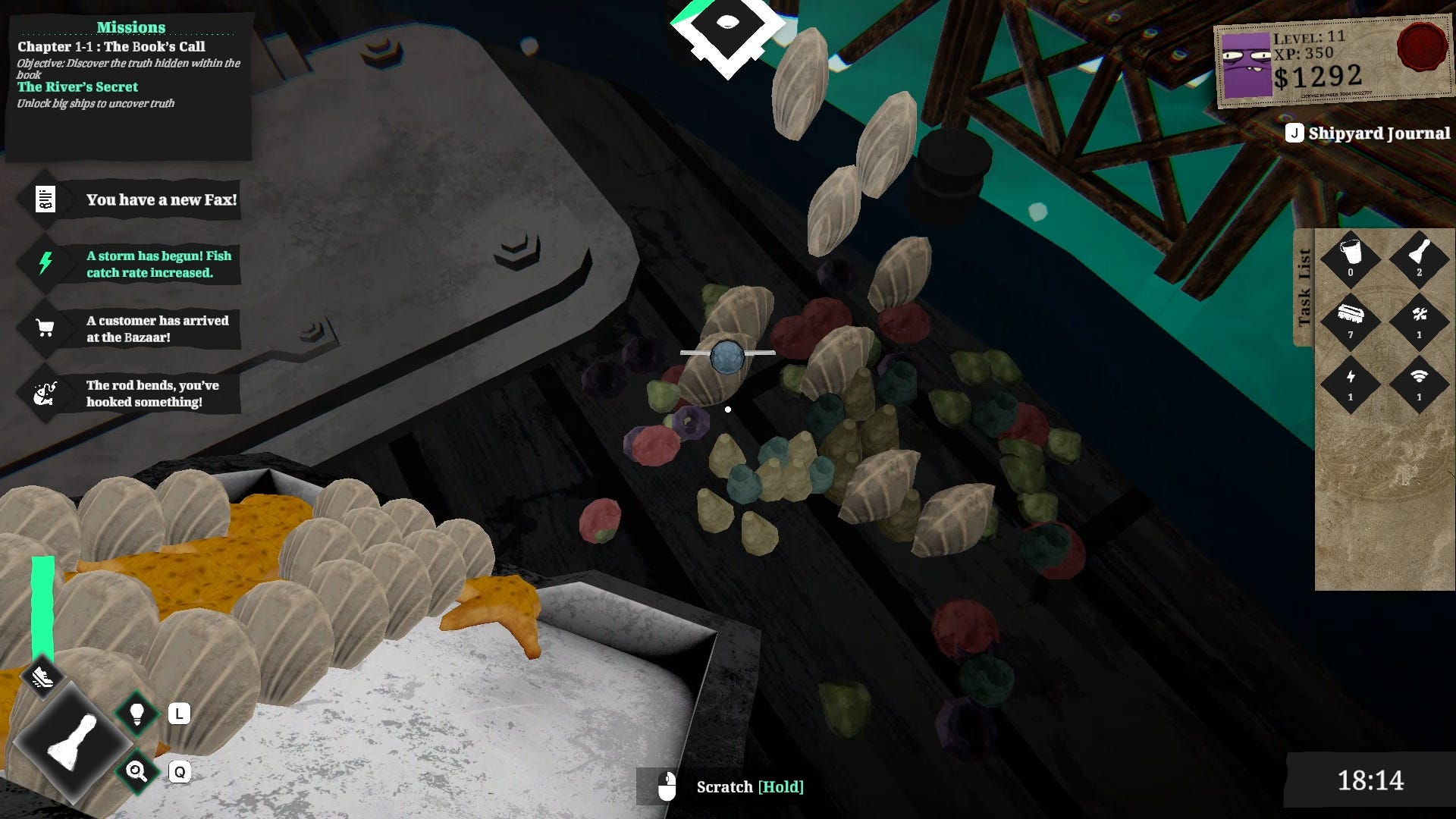Collapse the Task List side tab
Viewport: 1456px width, 819px height.
coord(1304,287)
